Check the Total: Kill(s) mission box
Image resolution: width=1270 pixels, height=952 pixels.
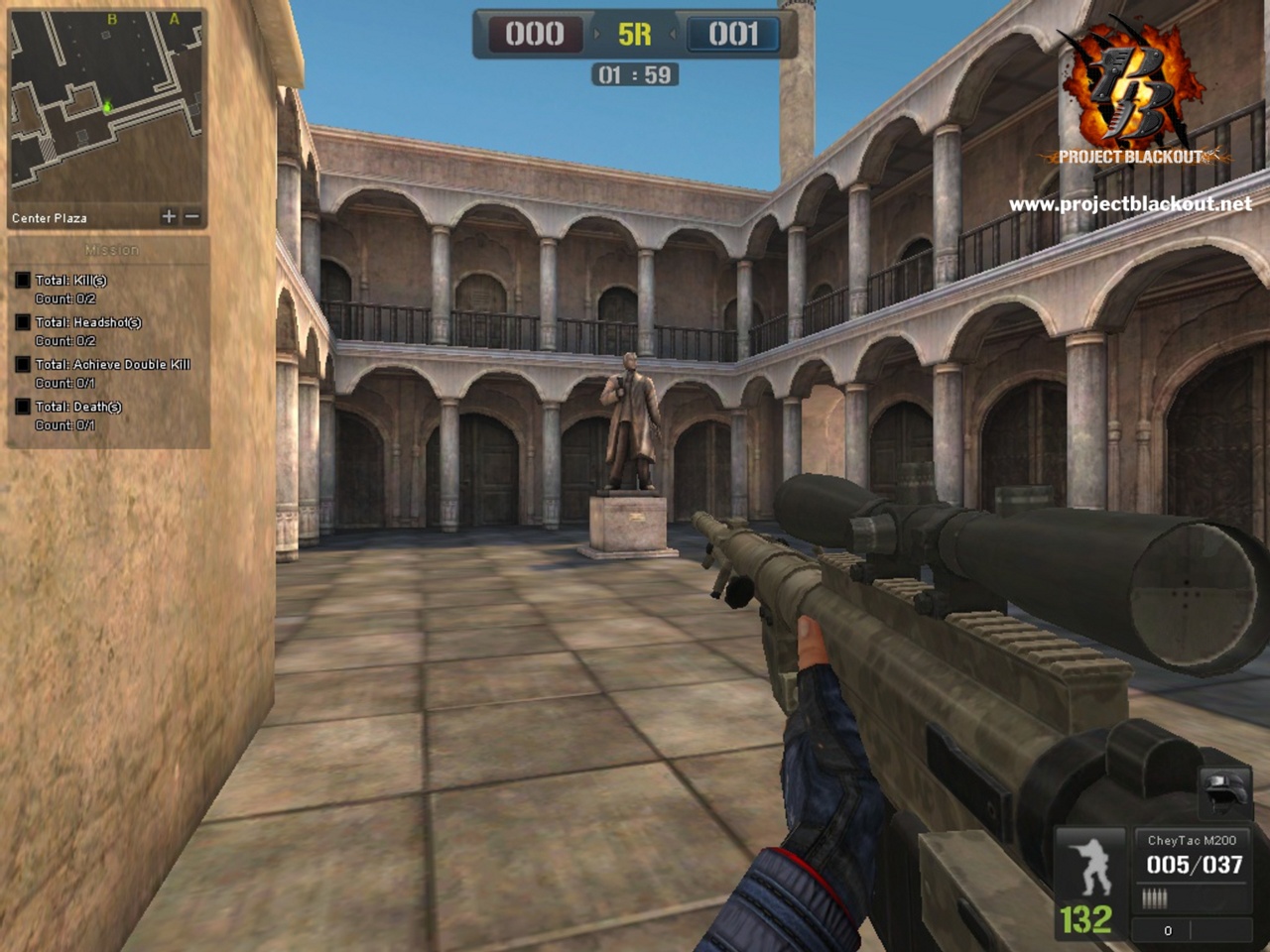pos(23,281)
